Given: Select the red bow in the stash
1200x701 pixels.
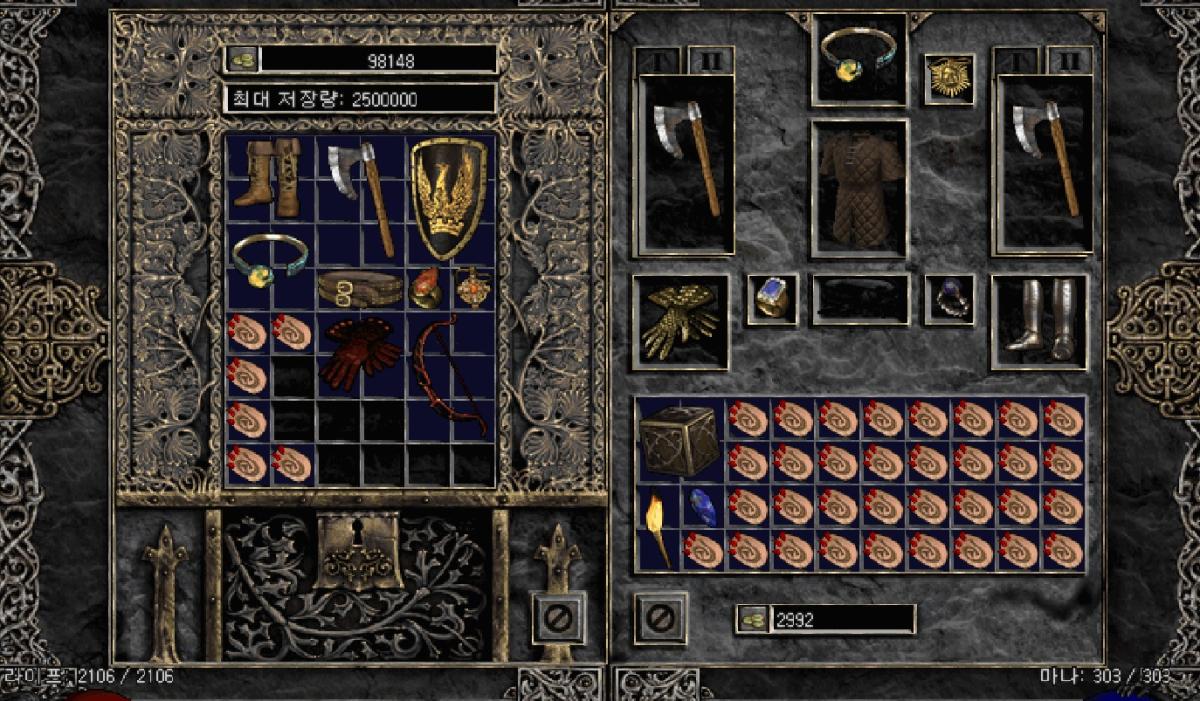Looking at the screenshot, I should pos(450,376).
